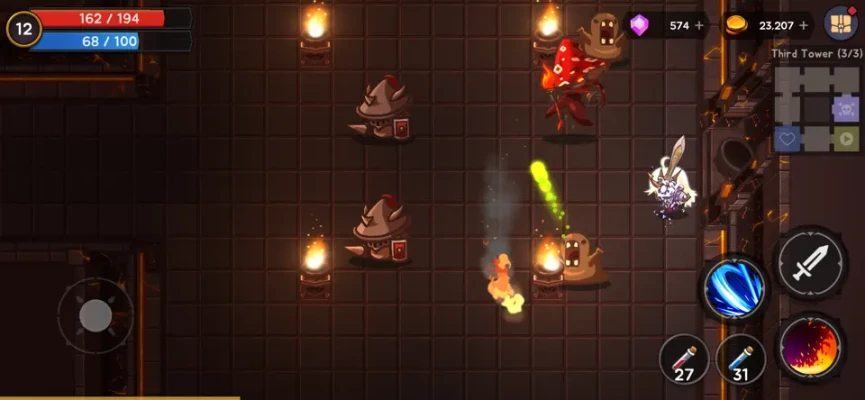Open the Third Tower minimap
The height and width of the screenshot is (400, 865).
click(x=817, y=110)
